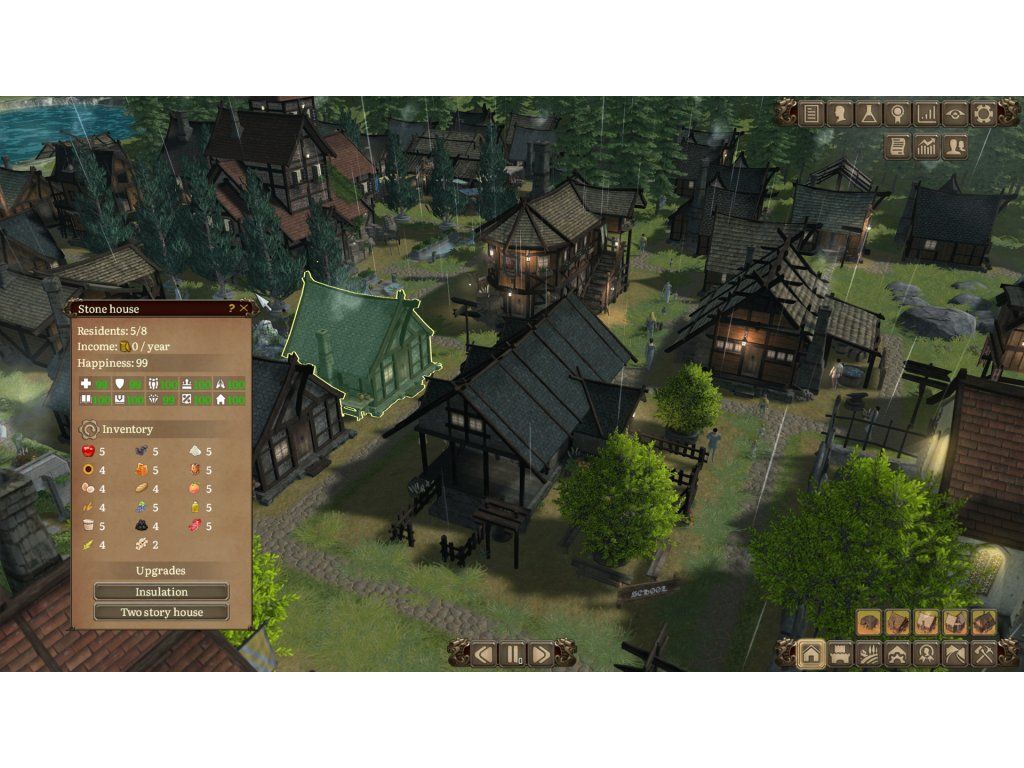Select the house building category
This screenshot has width=1024, height=768.
811,654
